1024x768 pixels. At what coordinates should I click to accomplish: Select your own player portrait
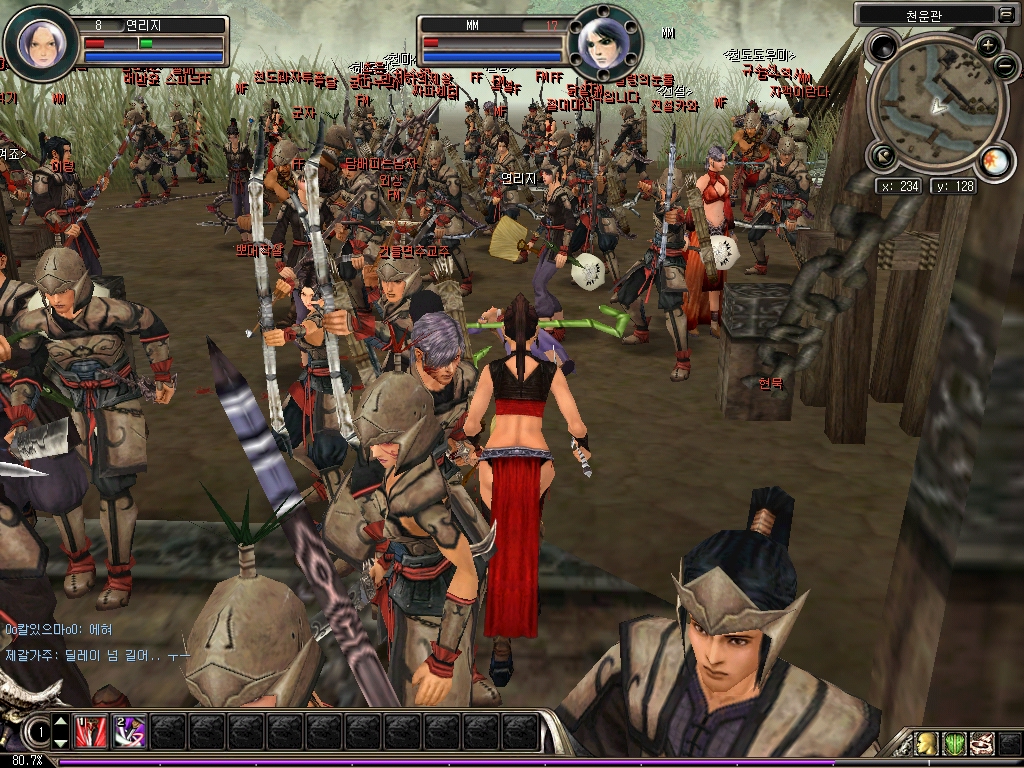42,43
